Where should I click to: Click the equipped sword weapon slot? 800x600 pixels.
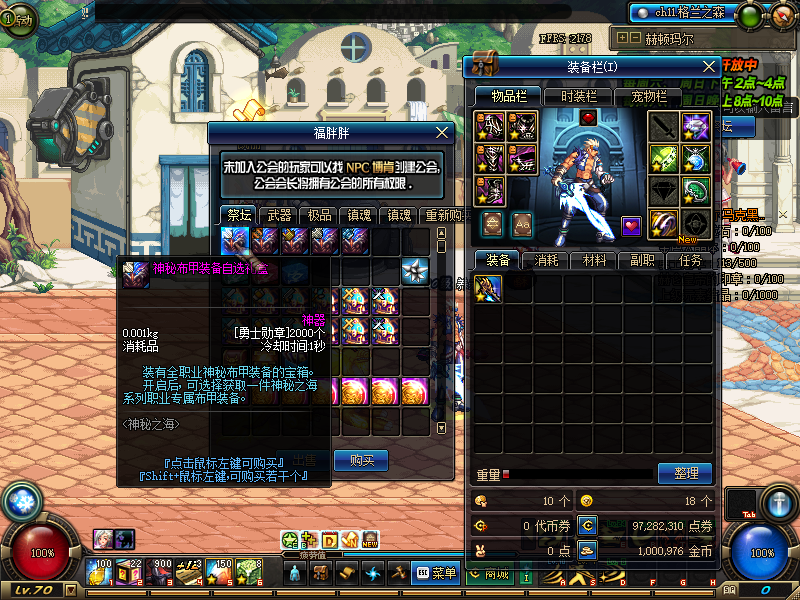pyautogui.click(x=664, y=126)
